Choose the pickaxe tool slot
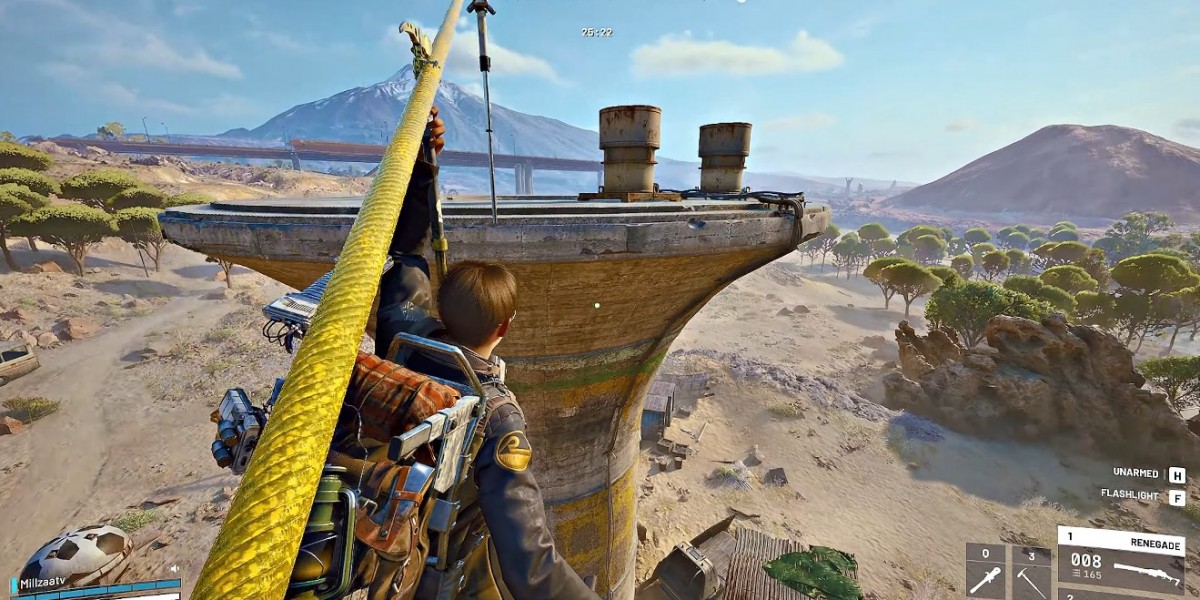This screenshot has height=600, width=1200. click(x=1030, y=573)
